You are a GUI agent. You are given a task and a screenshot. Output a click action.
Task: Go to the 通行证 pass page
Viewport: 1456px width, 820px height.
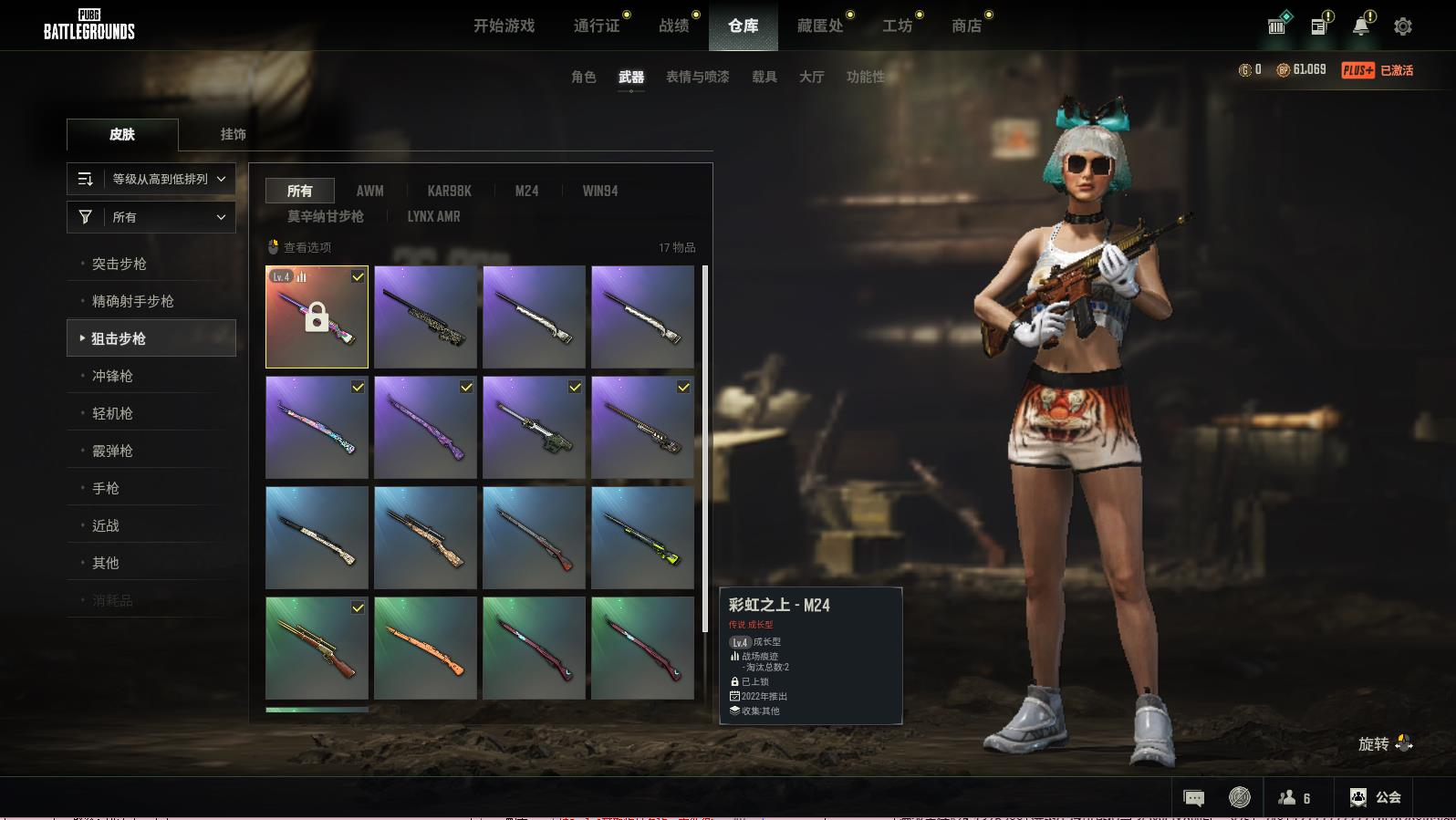click(597, 26)
